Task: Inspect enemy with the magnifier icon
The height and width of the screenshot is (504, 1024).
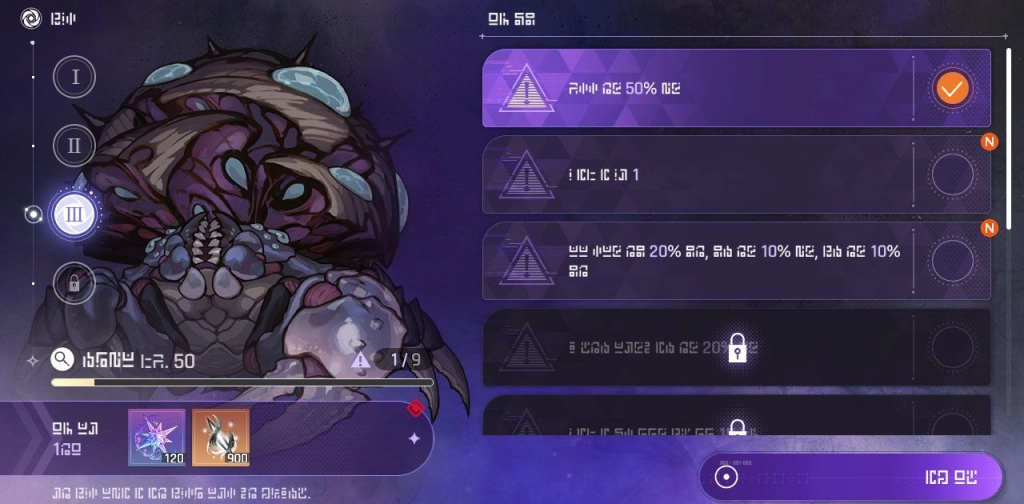Action: tap(62, 359)
